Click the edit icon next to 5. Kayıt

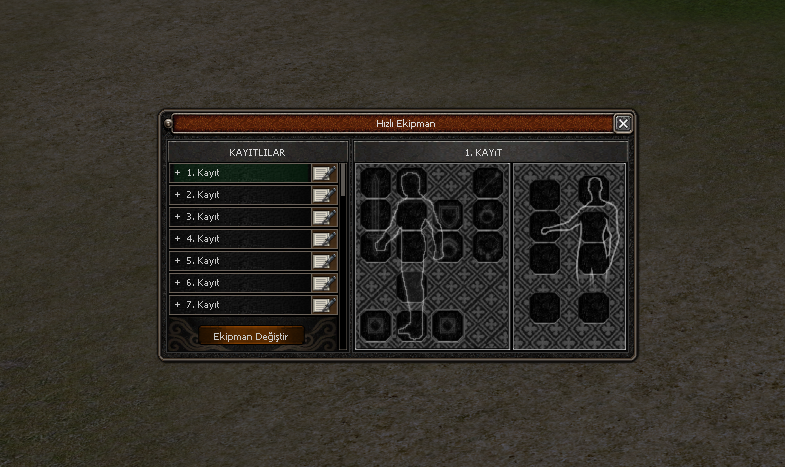pos(324,261)
